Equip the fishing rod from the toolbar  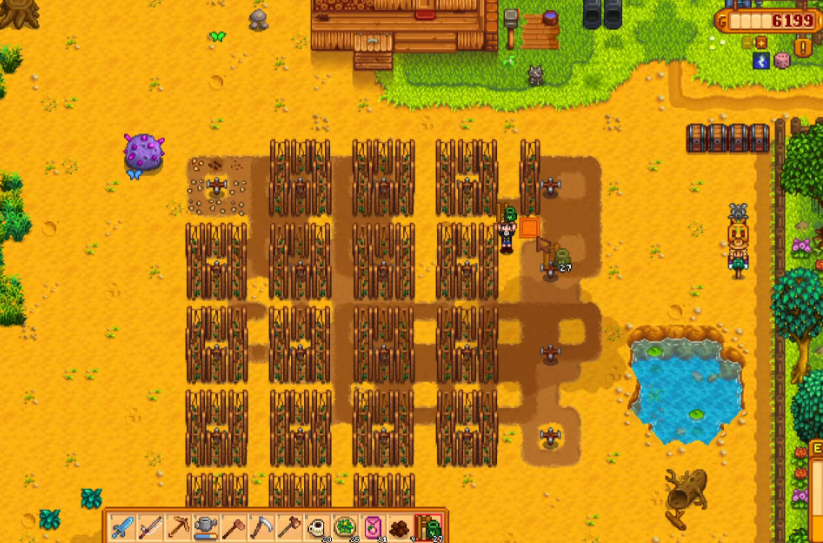[x=151, y=526]
